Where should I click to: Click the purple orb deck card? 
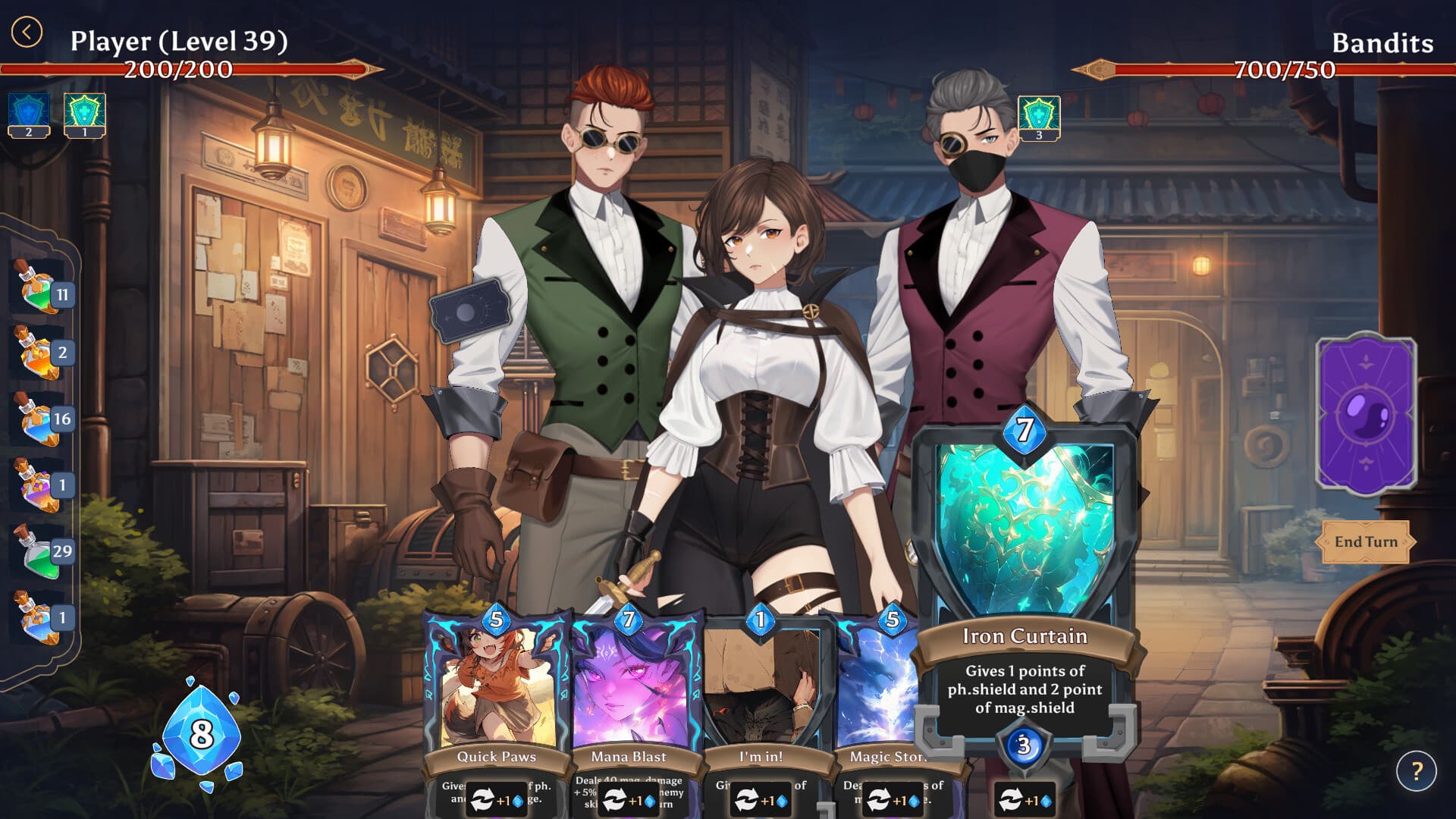coord(1366,415)
